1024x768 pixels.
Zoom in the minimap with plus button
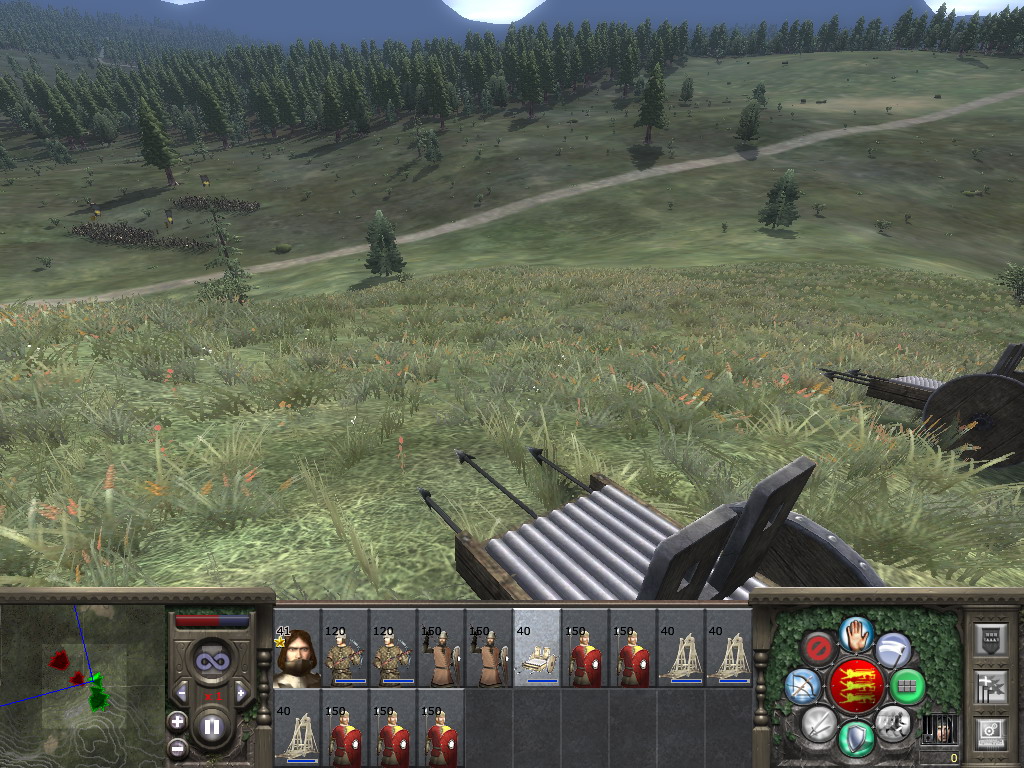point(177,721)
